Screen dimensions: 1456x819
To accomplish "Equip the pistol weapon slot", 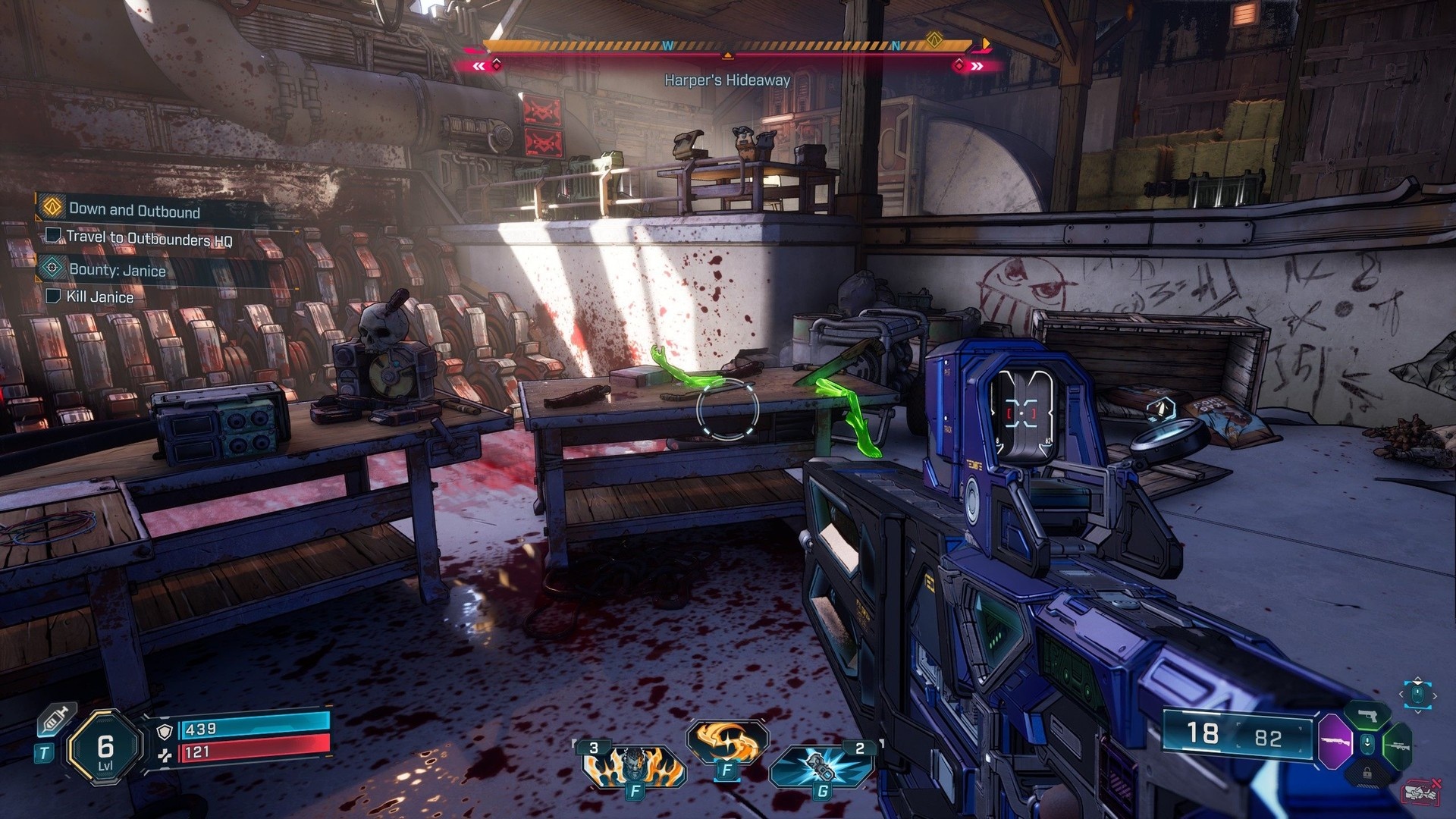I will coord(1368,715).
